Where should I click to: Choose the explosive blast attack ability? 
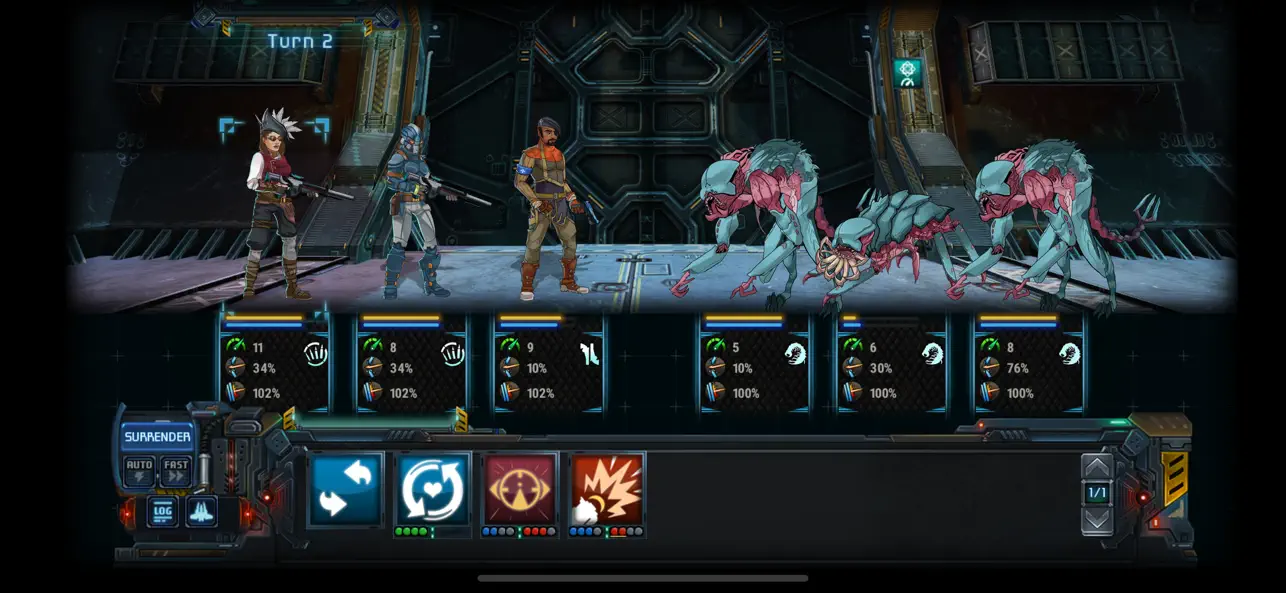(607, 489)
